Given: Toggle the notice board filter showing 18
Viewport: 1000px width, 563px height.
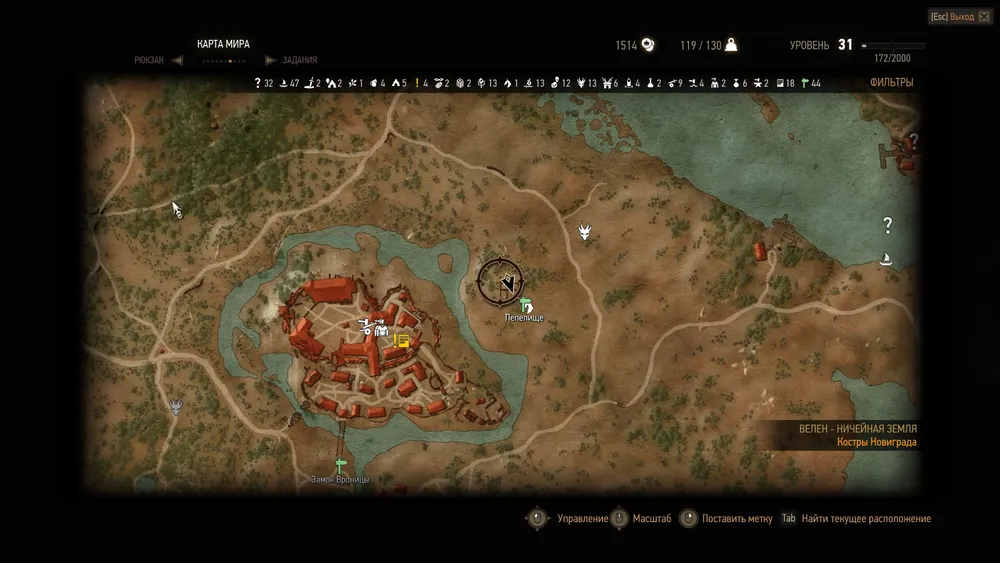Looking at the screenshot, I should tap(780, 83).
